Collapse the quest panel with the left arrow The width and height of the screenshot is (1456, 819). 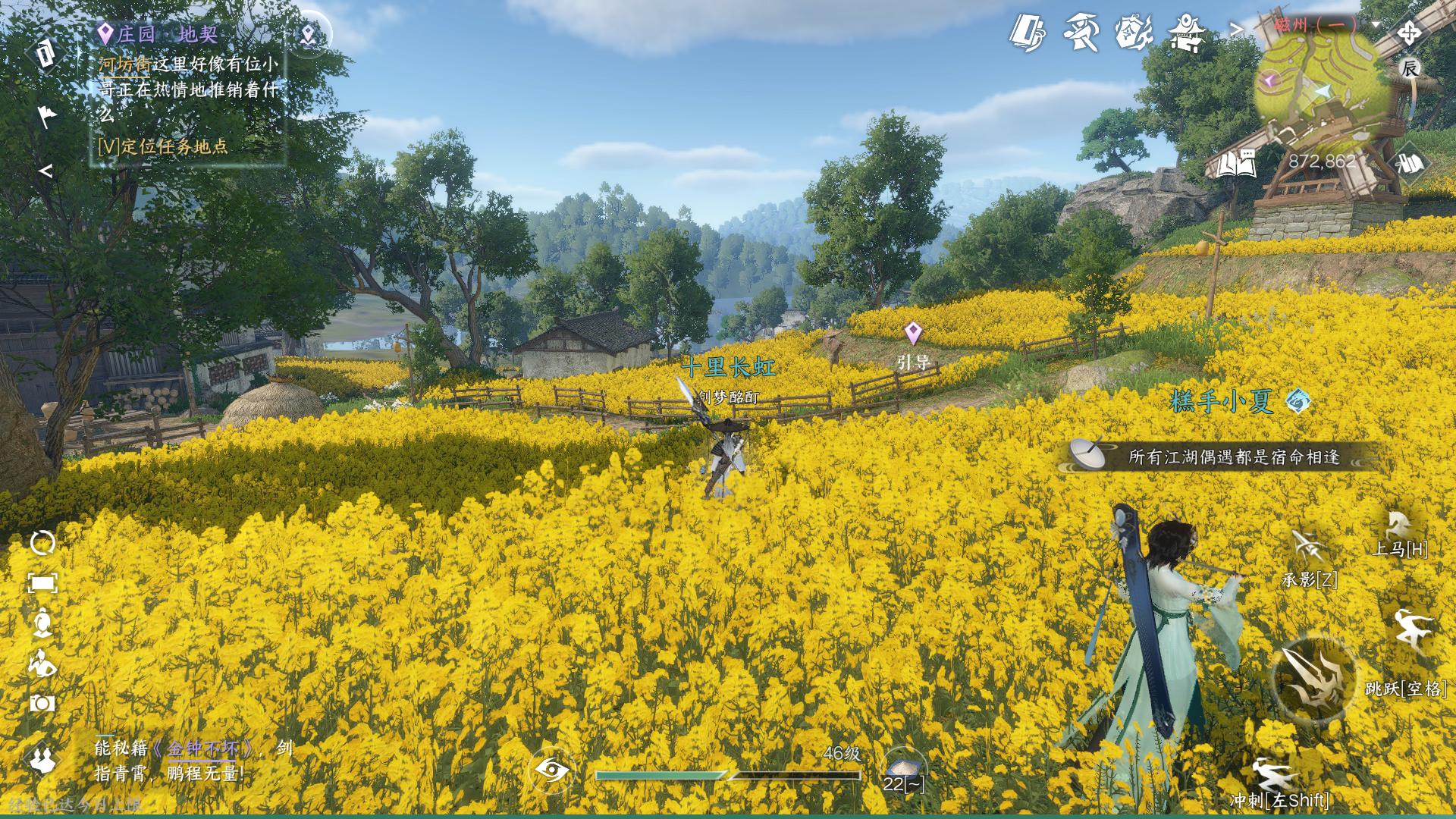[x=46, y=171]
